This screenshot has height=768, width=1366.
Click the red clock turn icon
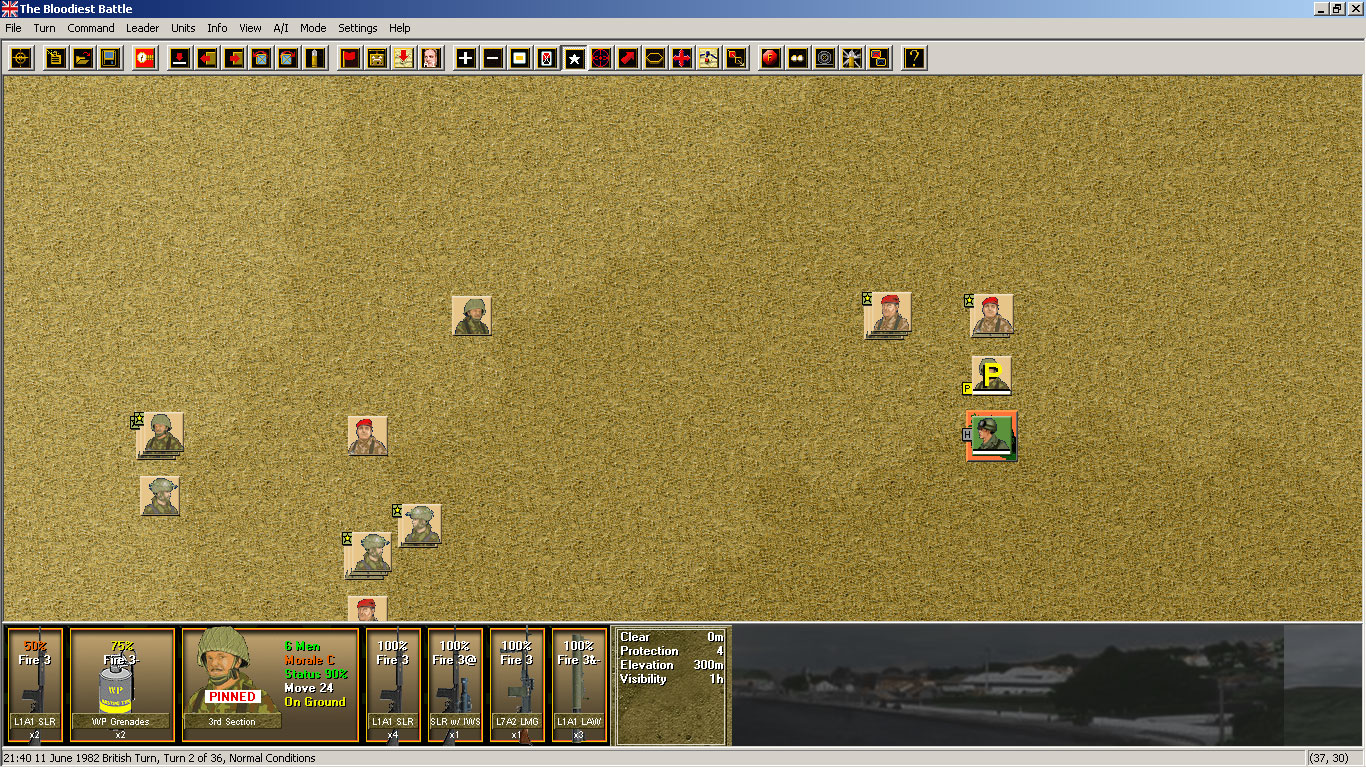click(x=144, y=58)
